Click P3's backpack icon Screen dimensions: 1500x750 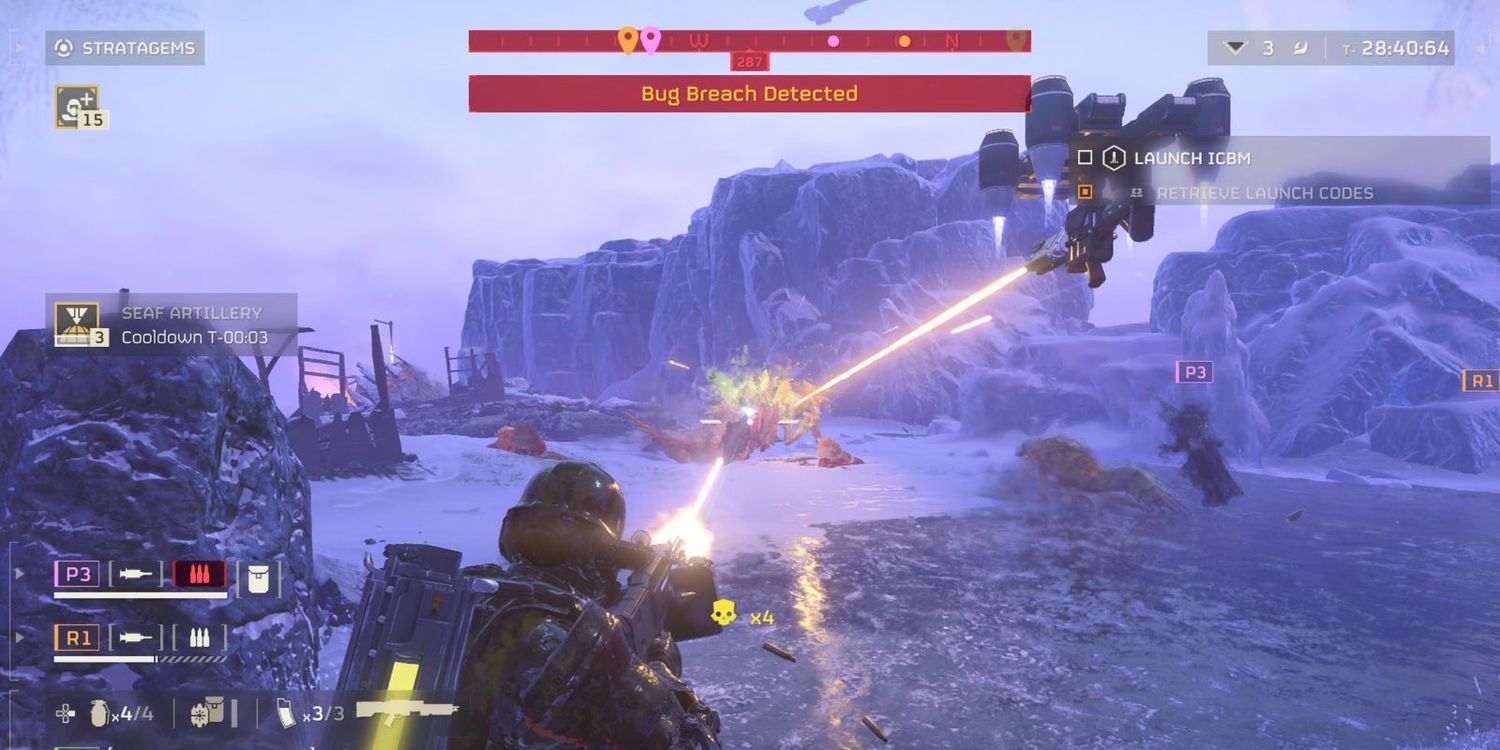pos(258,577)
